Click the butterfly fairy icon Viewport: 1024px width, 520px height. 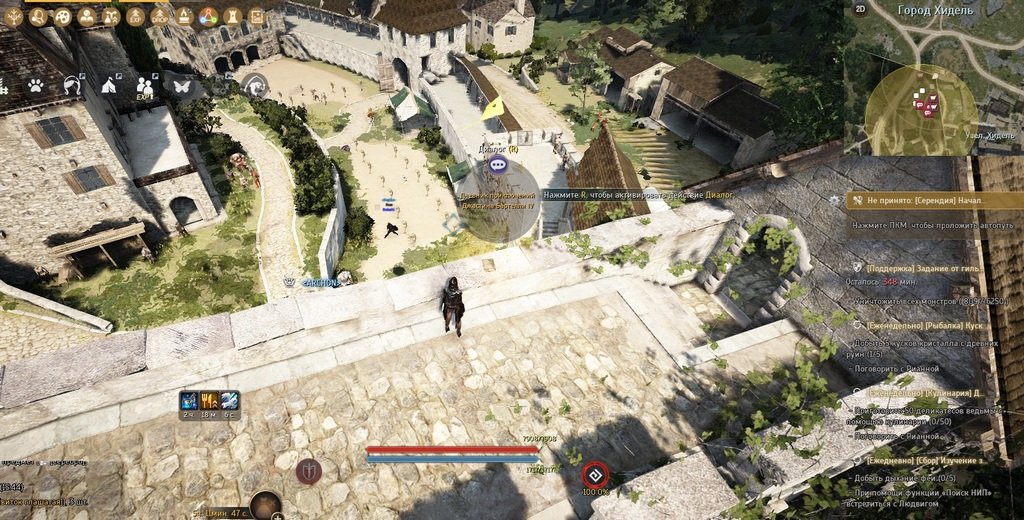click(x=182, y=86)
